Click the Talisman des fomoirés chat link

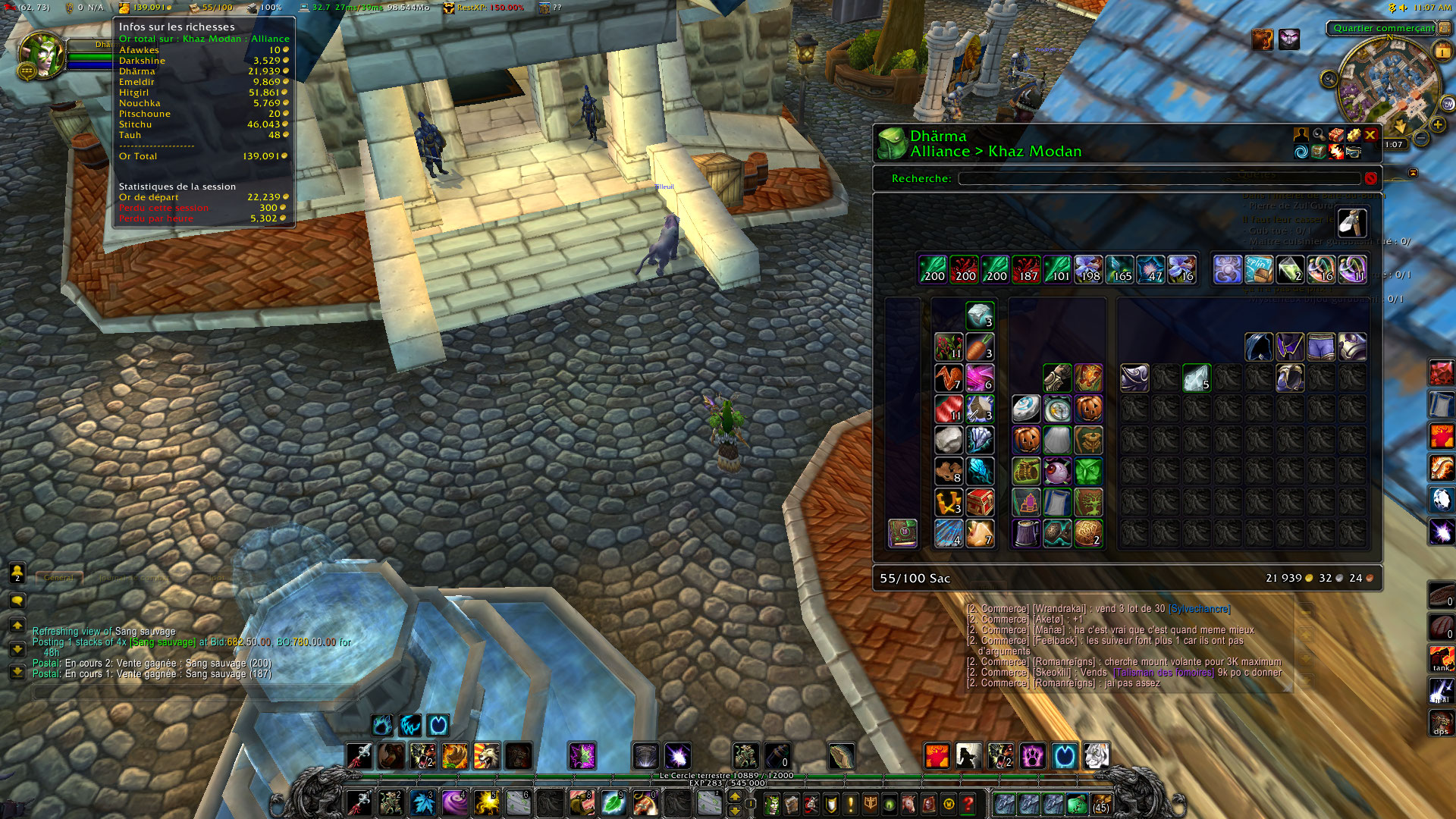[1163, 673]
